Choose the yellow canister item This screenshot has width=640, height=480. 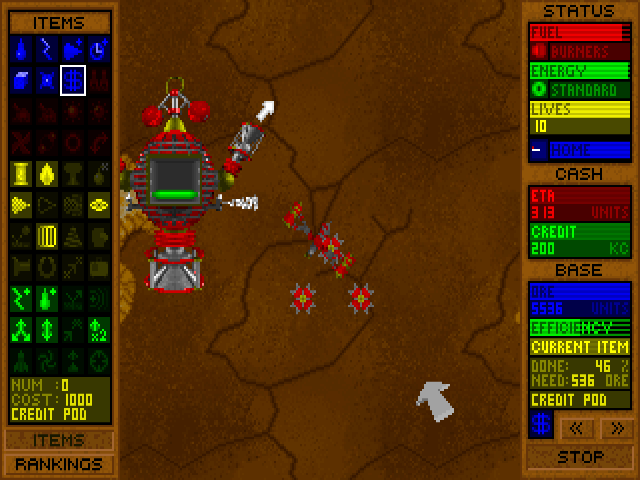[x=20, y=173]
